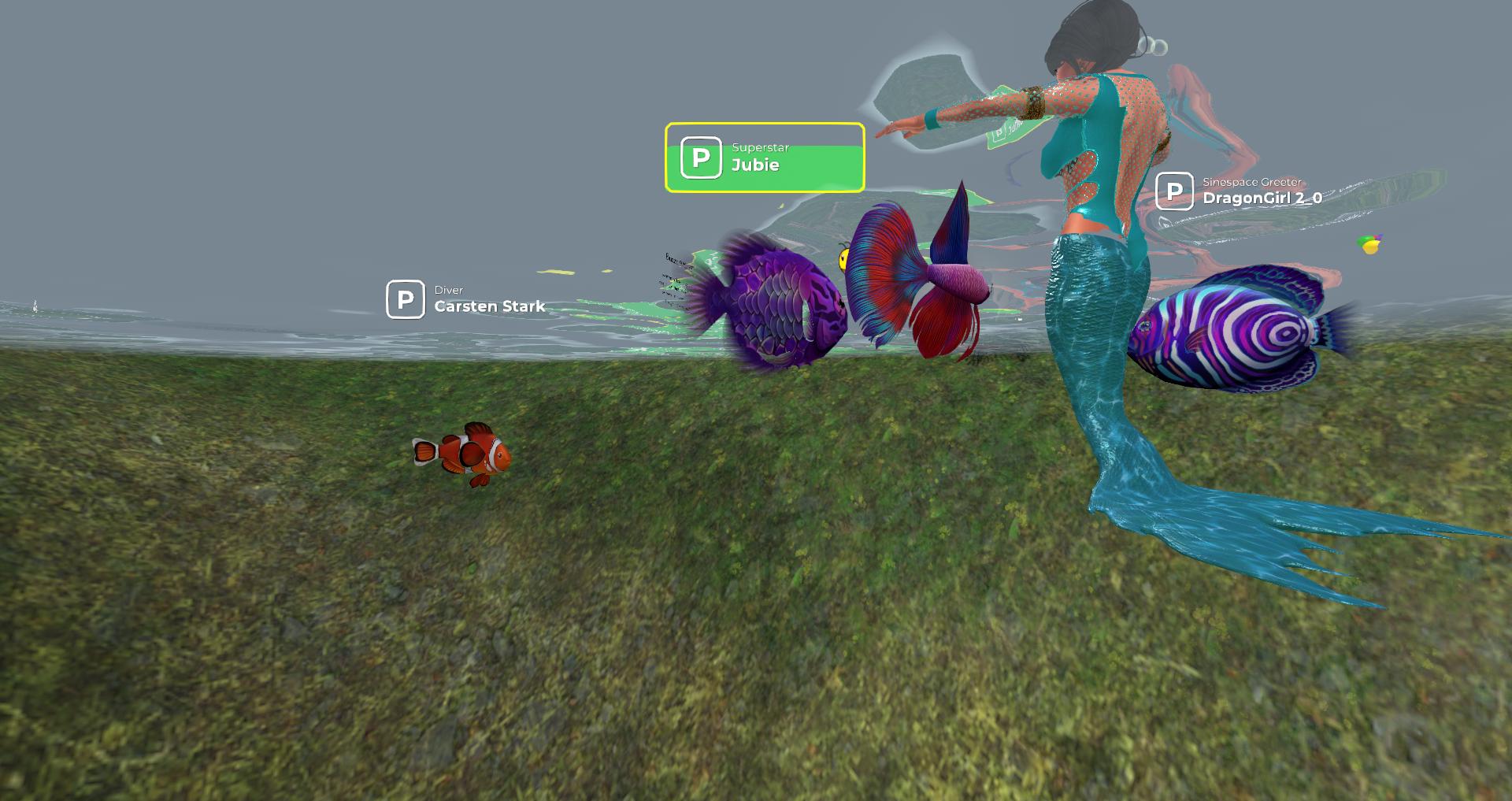Screen dimensions: 1512x801
Task: Click Carsten Stark's Diver name tag
Action: (x=466, y=300)
